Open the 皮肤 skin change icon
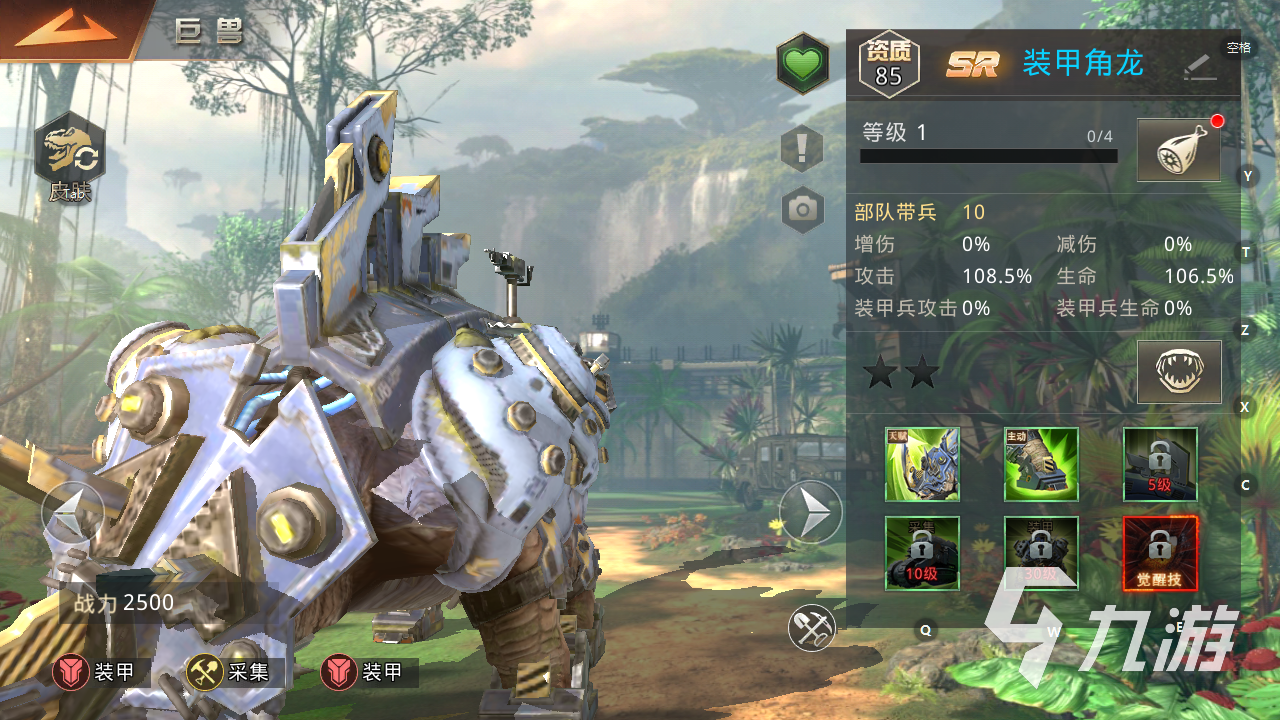1280x720 pixels. pyautogui.click(x=69, y=160)
